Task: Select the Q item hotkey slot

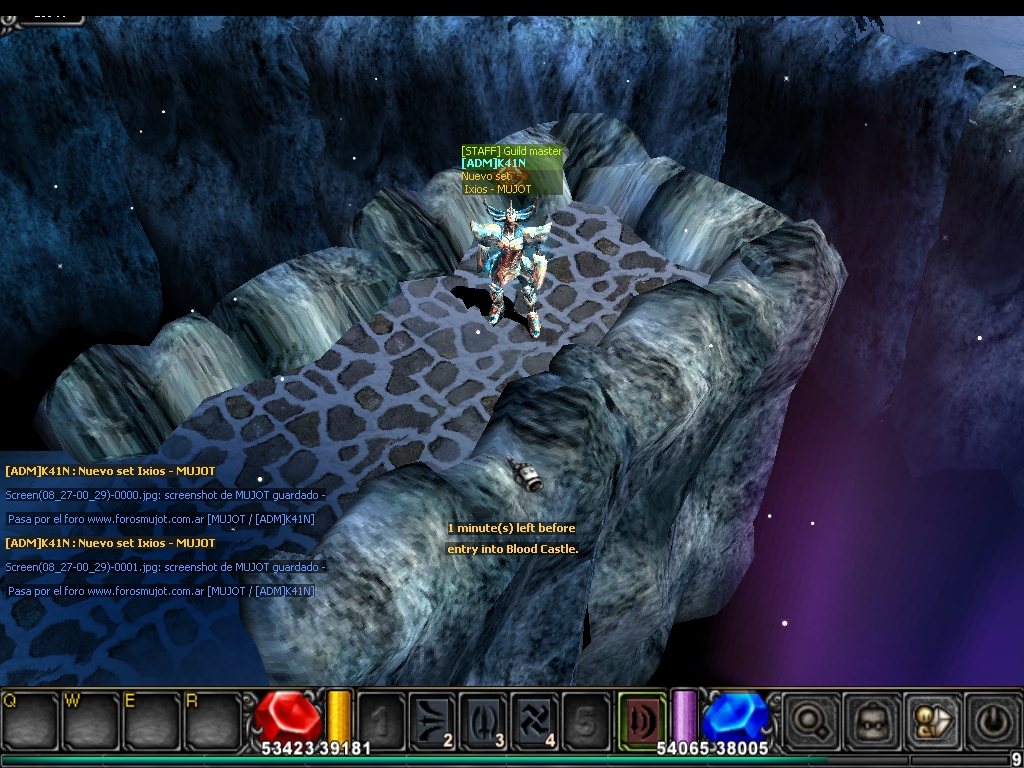Action: click(x=27, y=718)
